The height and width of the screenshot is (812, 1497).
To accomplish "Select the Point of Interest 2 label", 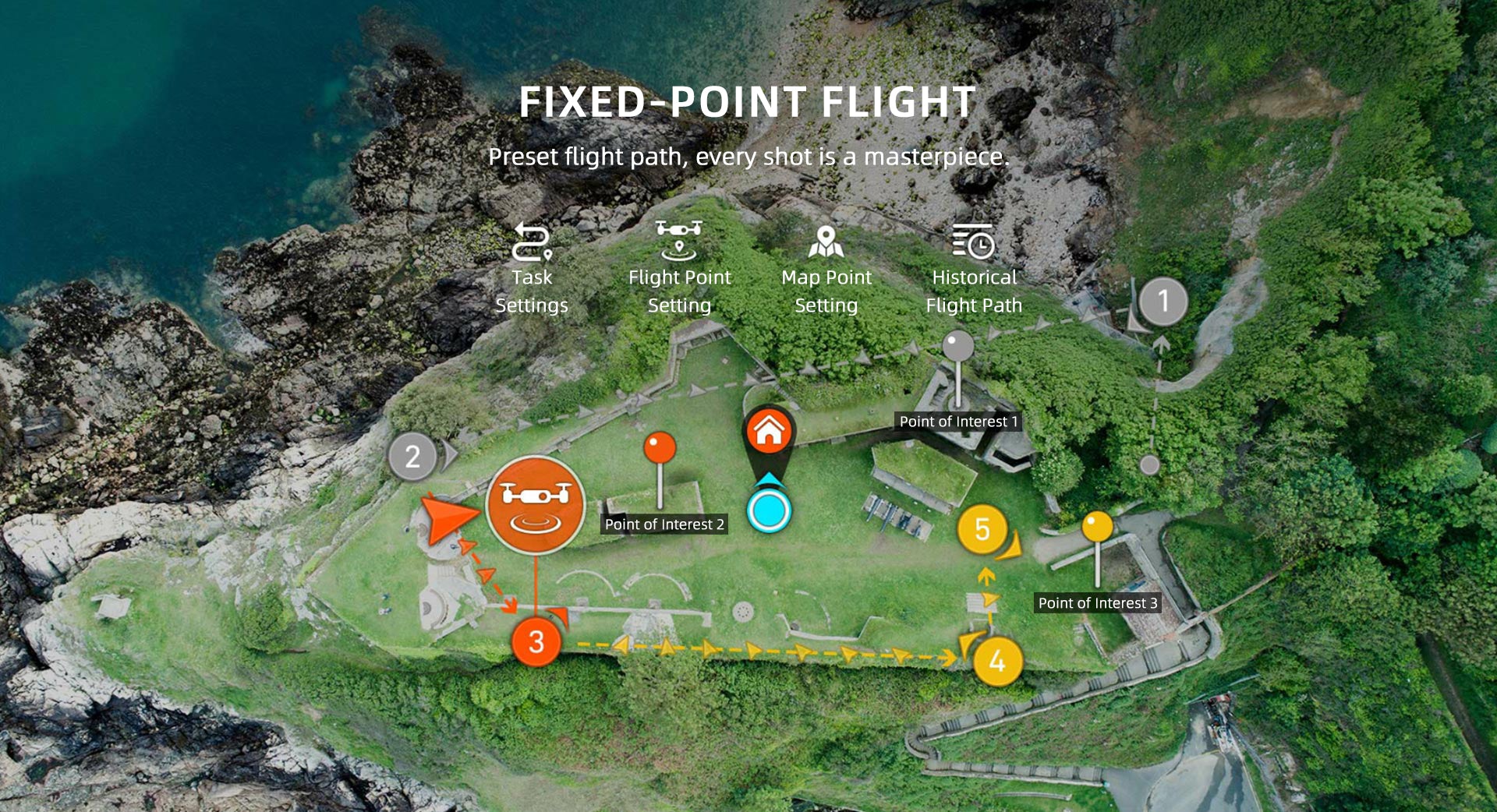I will pos(664,524).
